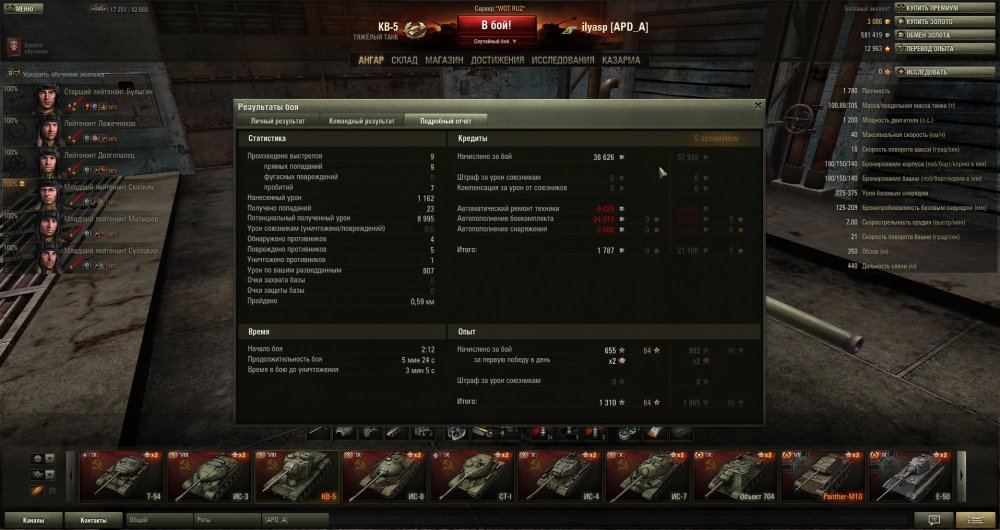The width and height of the screenshot is (1000, 530).
Task: Open the Меню button
Action: coord(24,8)
